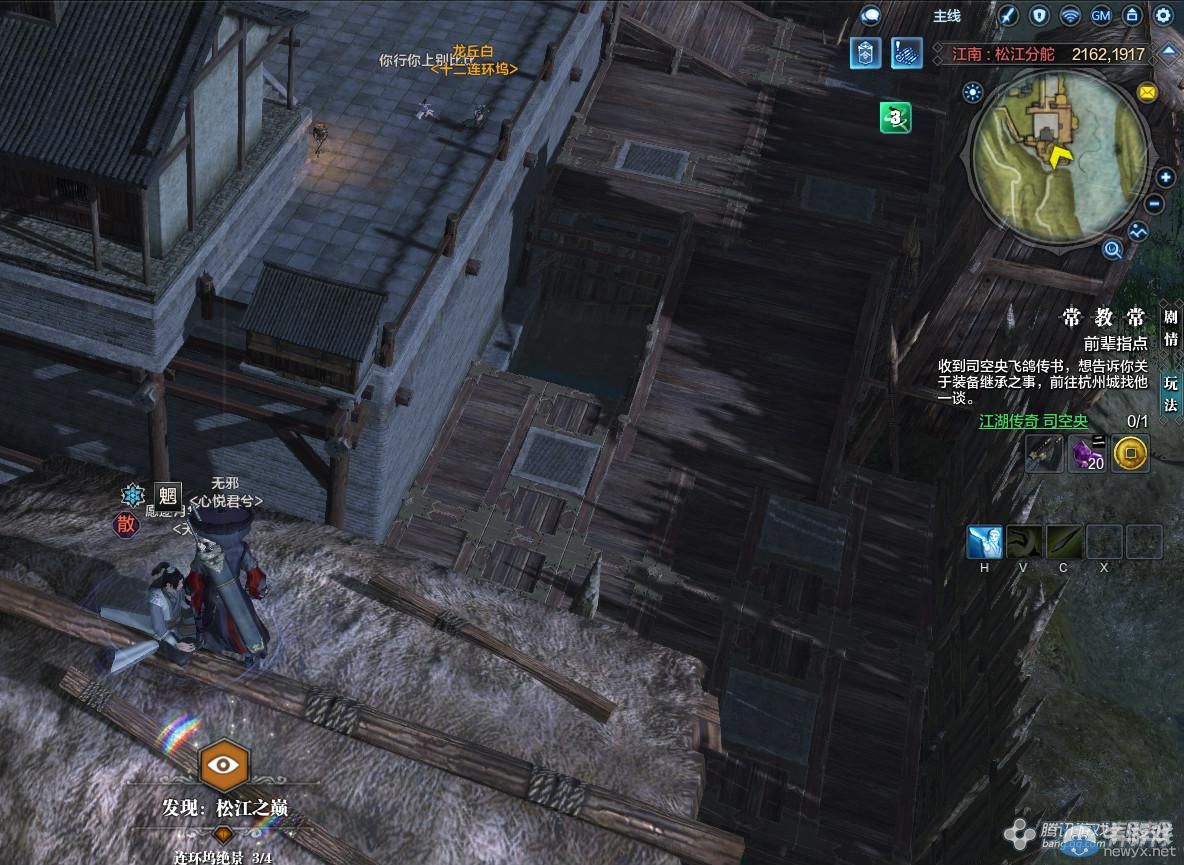1184x865 pixels.
Task: Contact support via the GM button
Action: (x=1101, y=16)
